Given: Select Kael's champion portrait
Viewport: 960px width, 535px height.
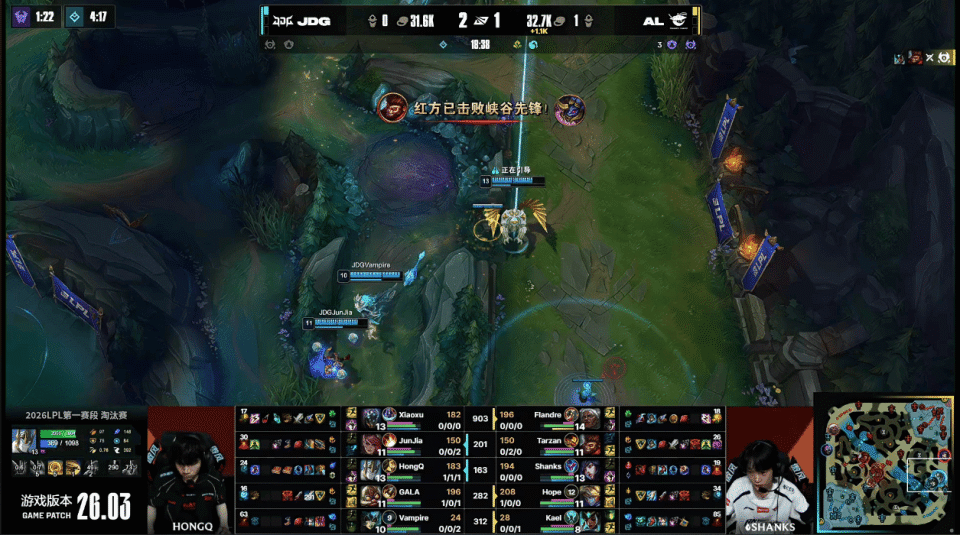Looking at the screenshot, I should point(572,519).
